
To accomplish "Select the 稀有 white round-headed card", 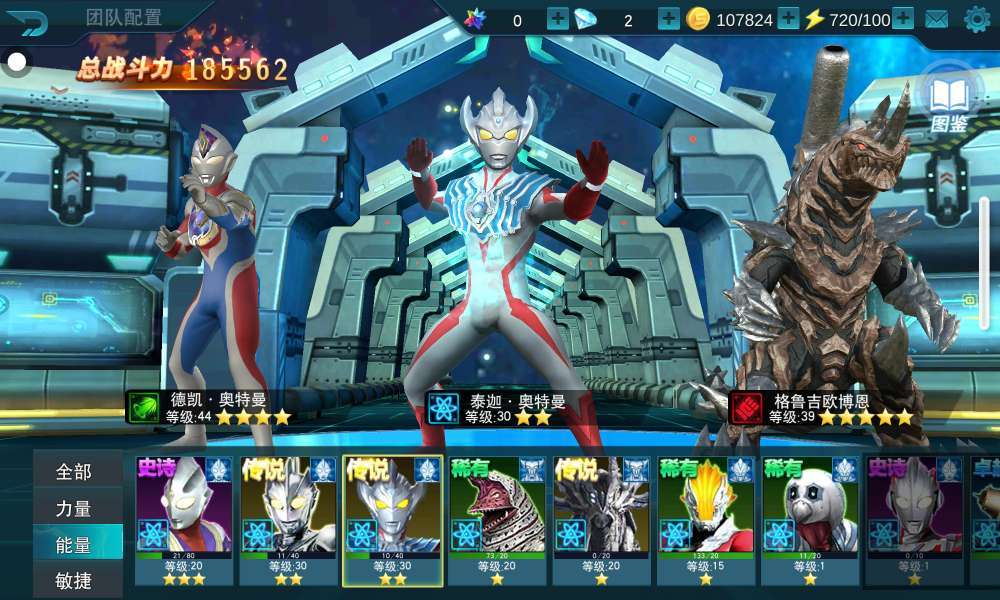I will point(809,520).
